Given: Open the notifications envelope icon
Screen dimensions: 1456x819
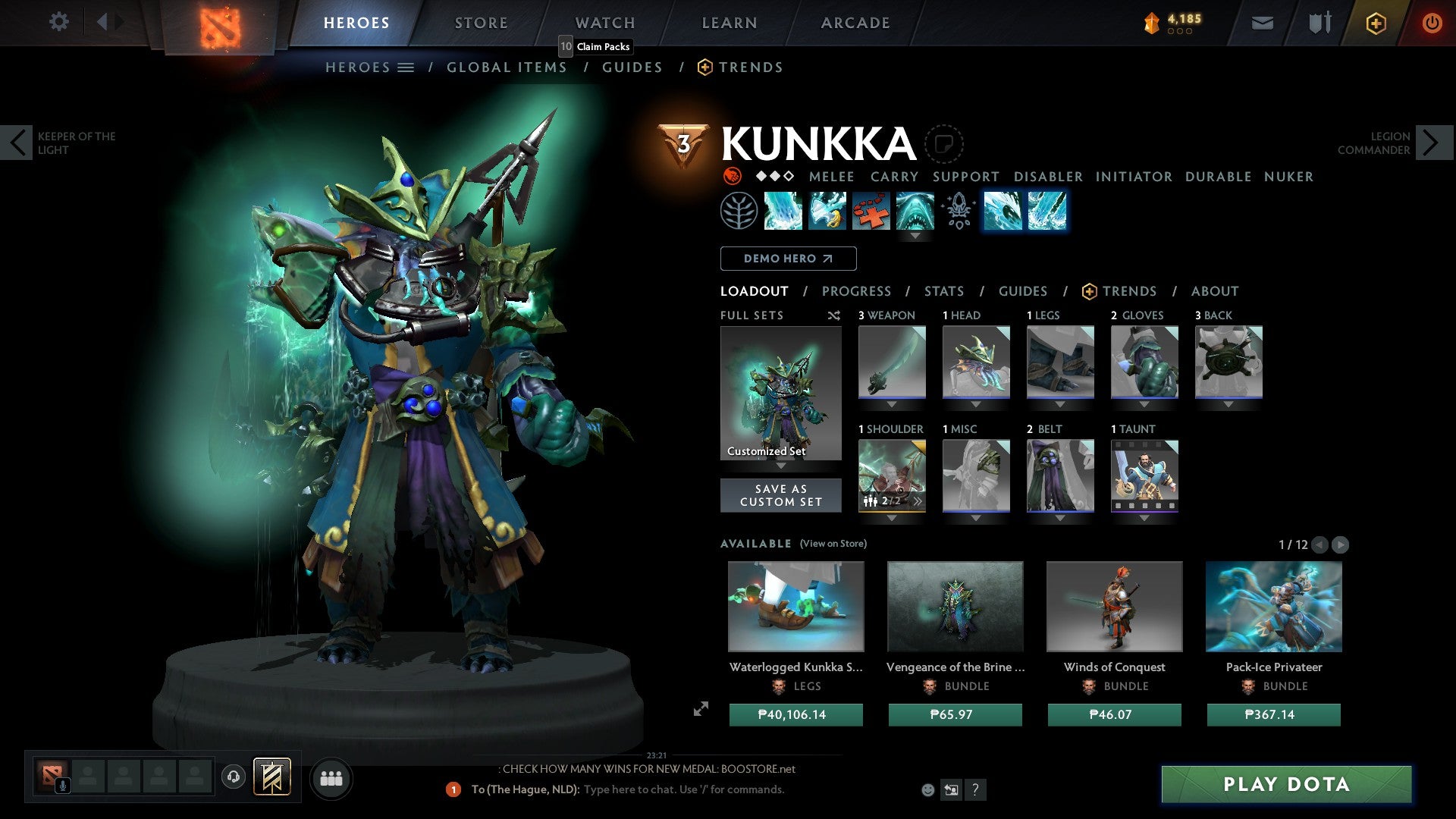Looking at the screenshot, I should pos(1262,23).
